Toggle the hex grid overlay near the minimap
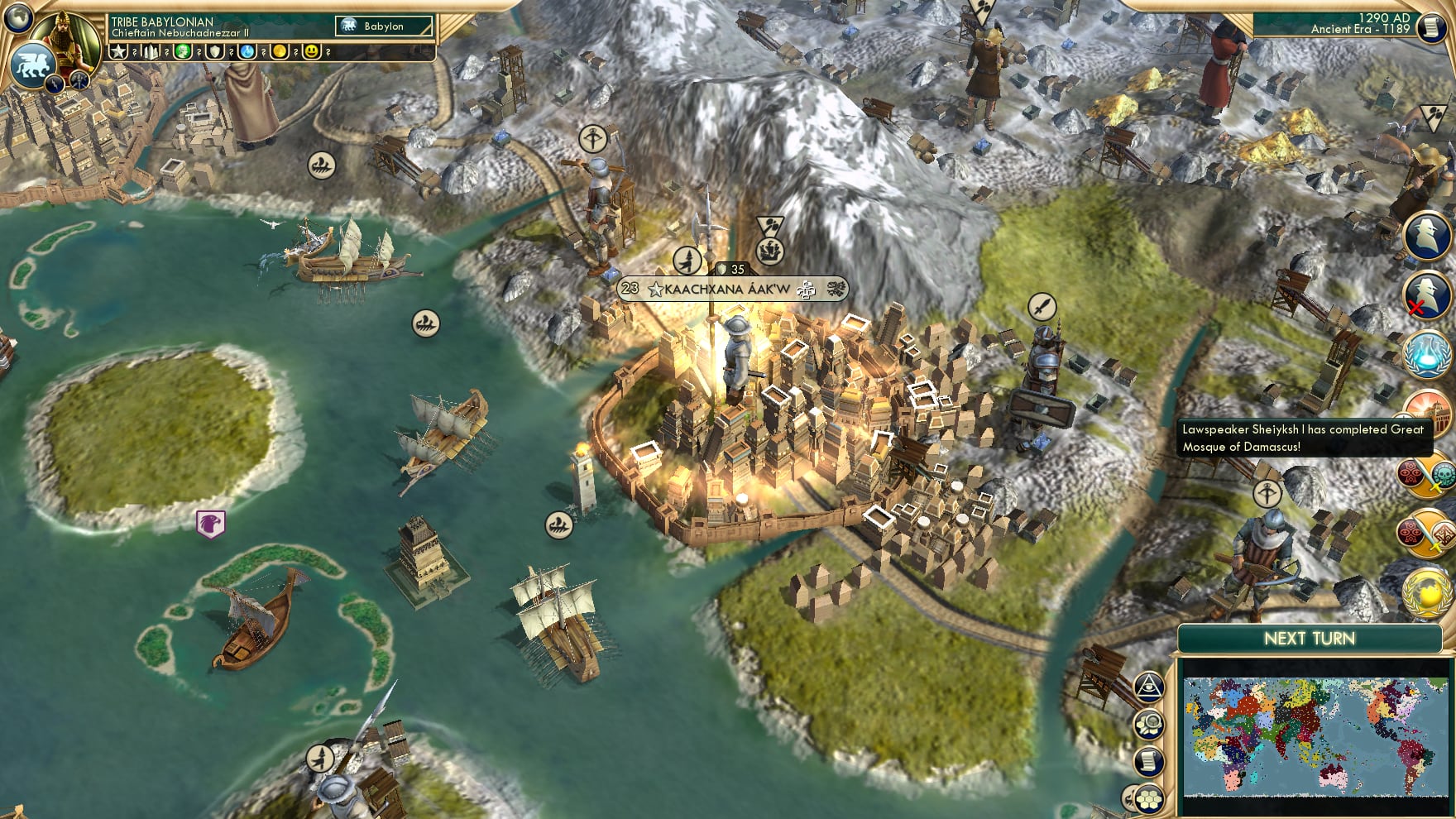 [x=1148, y=797]
